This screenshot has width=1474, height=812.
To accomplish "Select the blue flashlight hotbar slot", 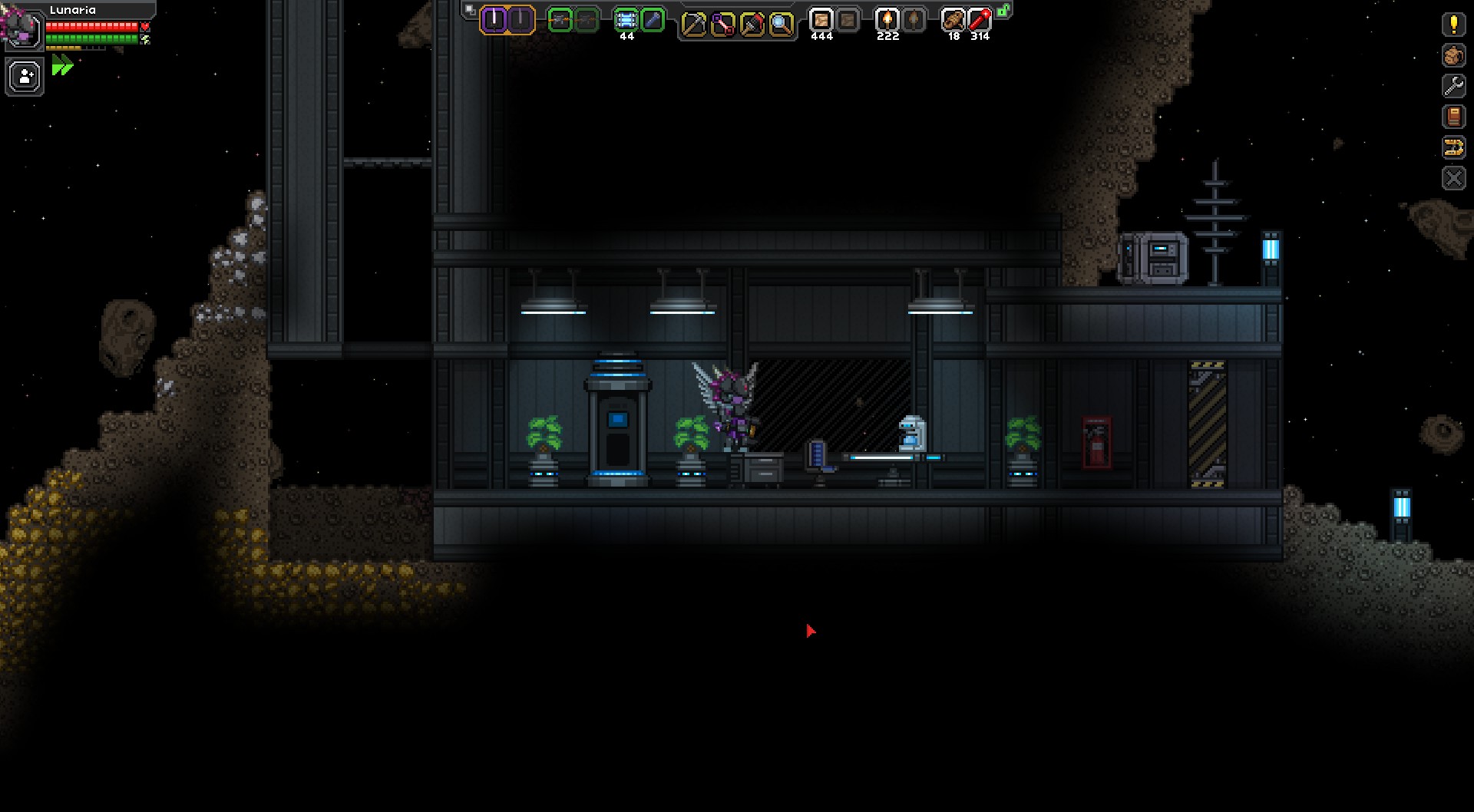I will (x=653, y=21).
